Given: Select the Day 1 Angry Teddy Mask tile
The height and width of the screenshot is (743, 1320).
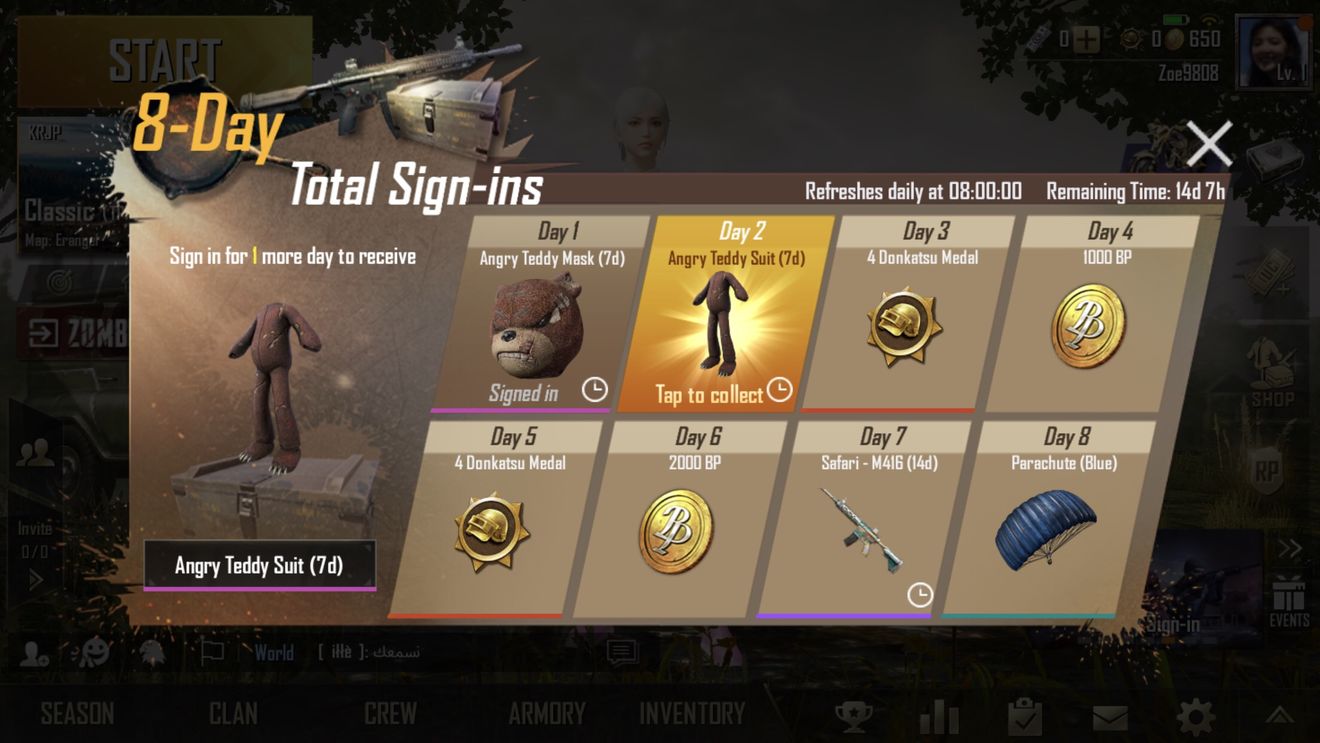Looking at the screenshot, I should coord(543,320).
